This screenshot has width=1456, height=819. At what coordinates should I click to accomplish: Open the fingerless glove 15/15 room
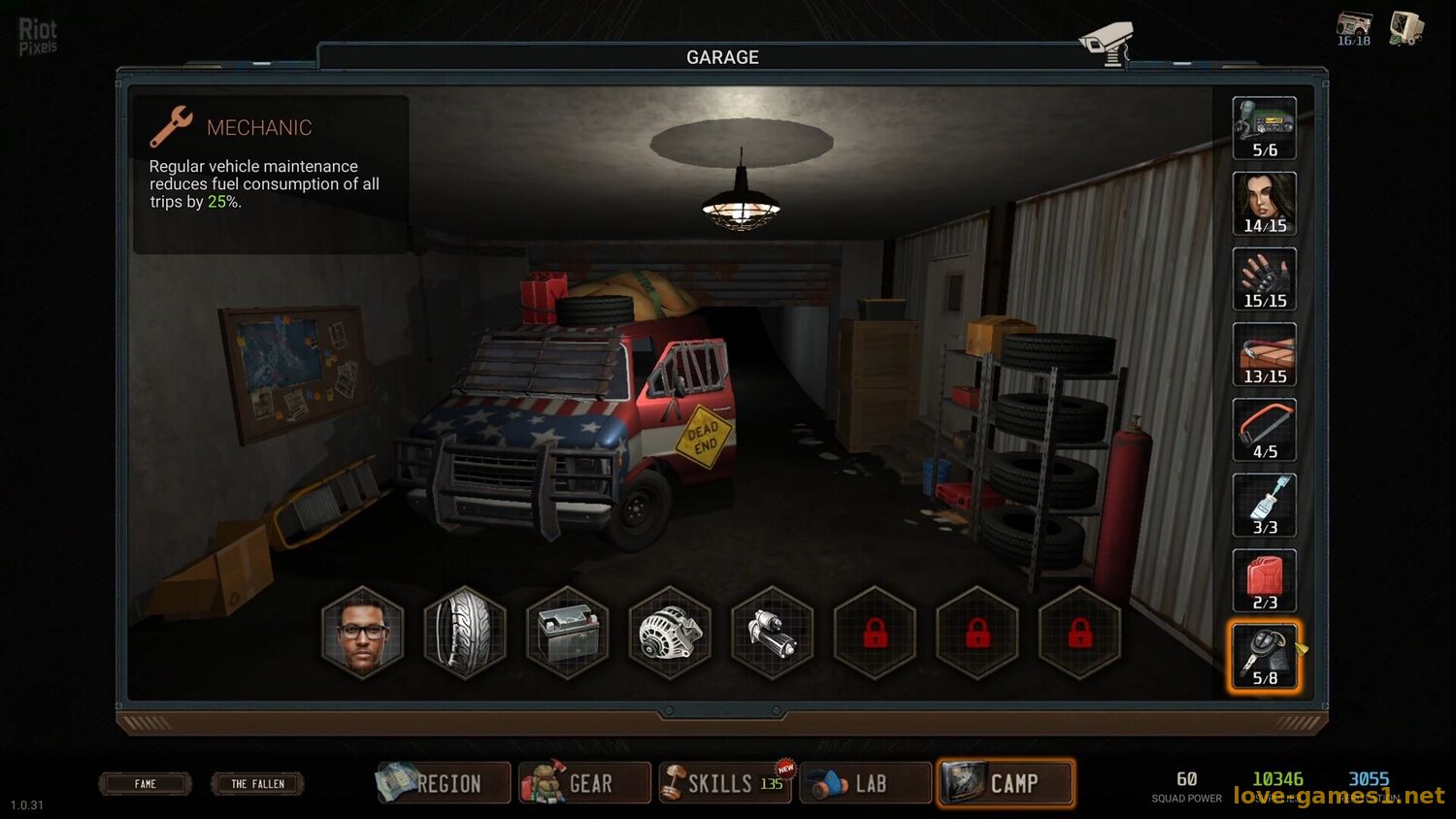click(1264, 279)
